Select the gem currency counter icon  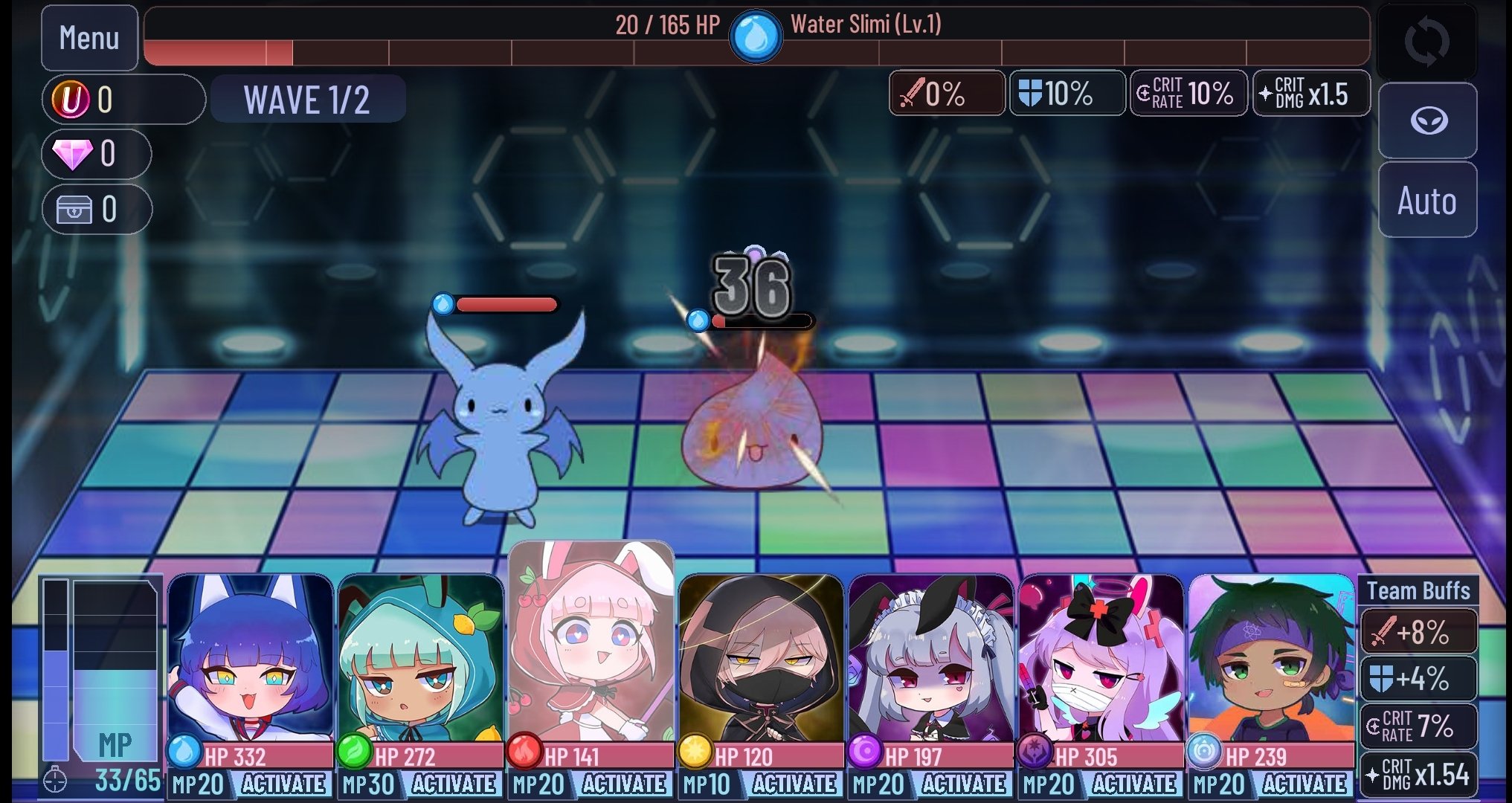pyautogui.click(x=74, y=153)
